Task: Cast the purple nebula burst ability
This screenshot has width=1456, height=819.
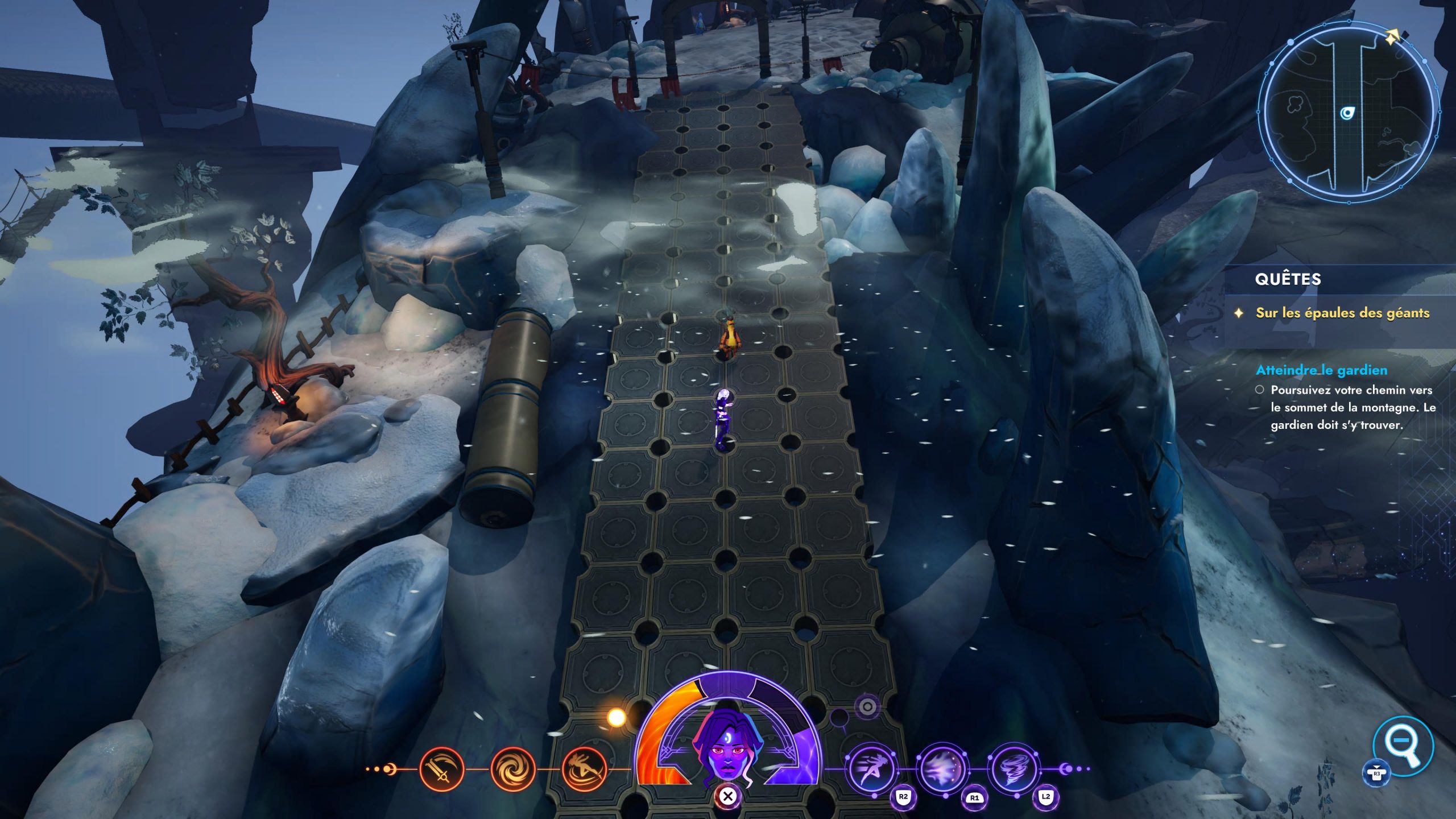Action: point(942,770)
